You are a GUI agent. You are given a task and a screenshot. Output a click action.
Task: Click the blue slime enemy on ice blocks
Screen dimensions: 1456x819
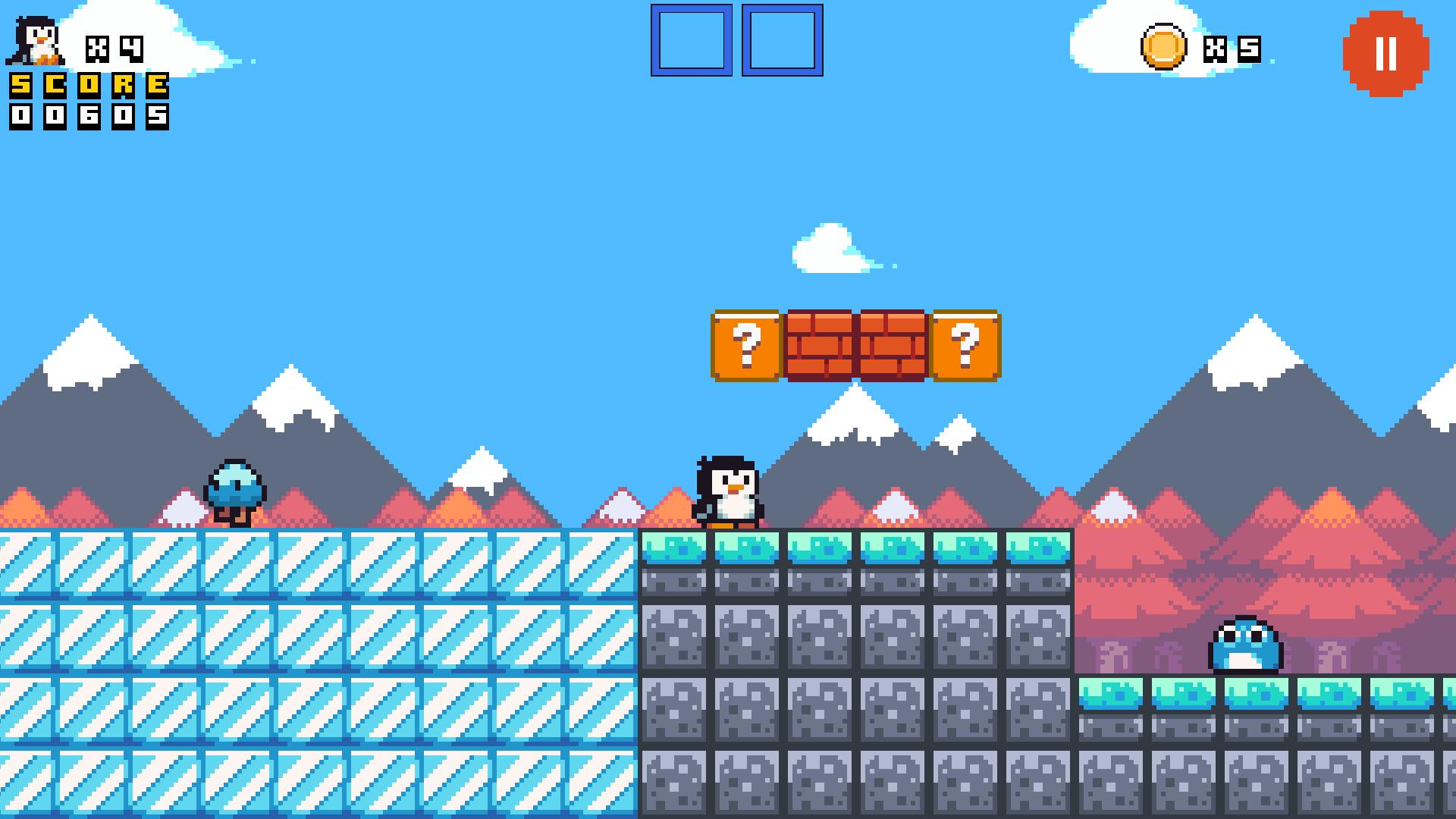(237, 489)
